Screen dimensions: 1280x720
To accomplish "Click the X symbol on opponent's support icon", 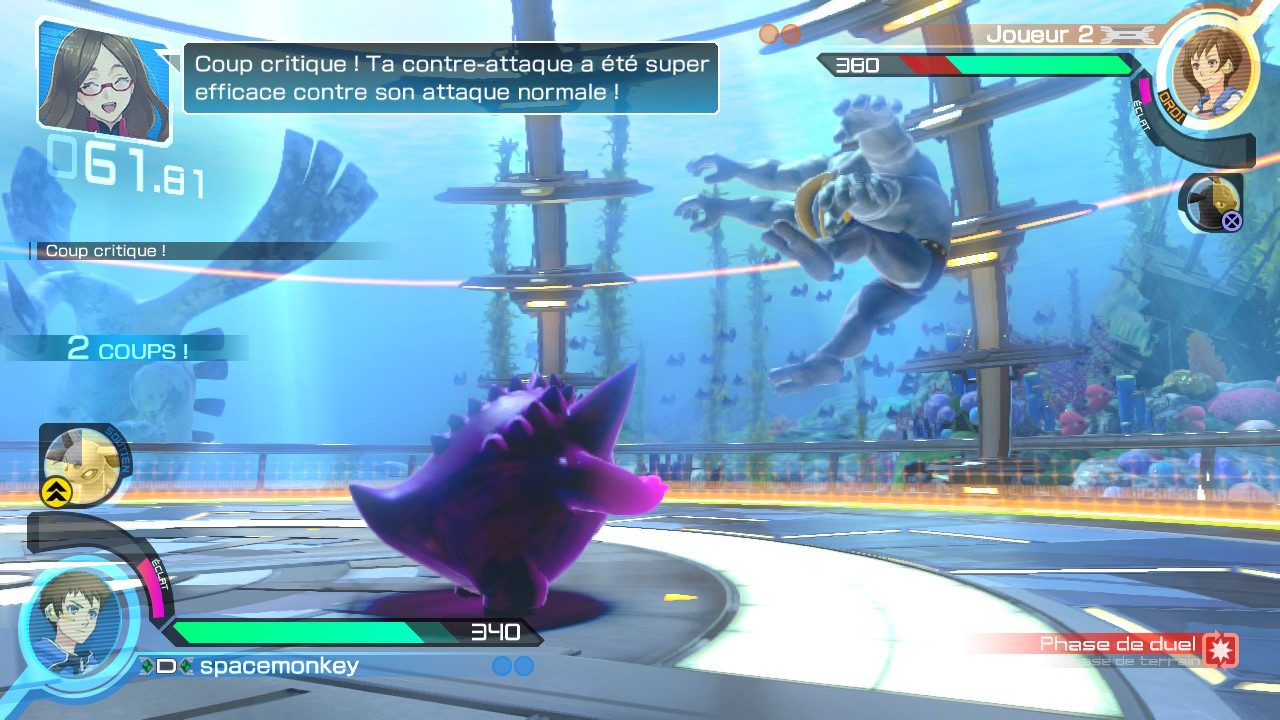I will [1231, 222].
